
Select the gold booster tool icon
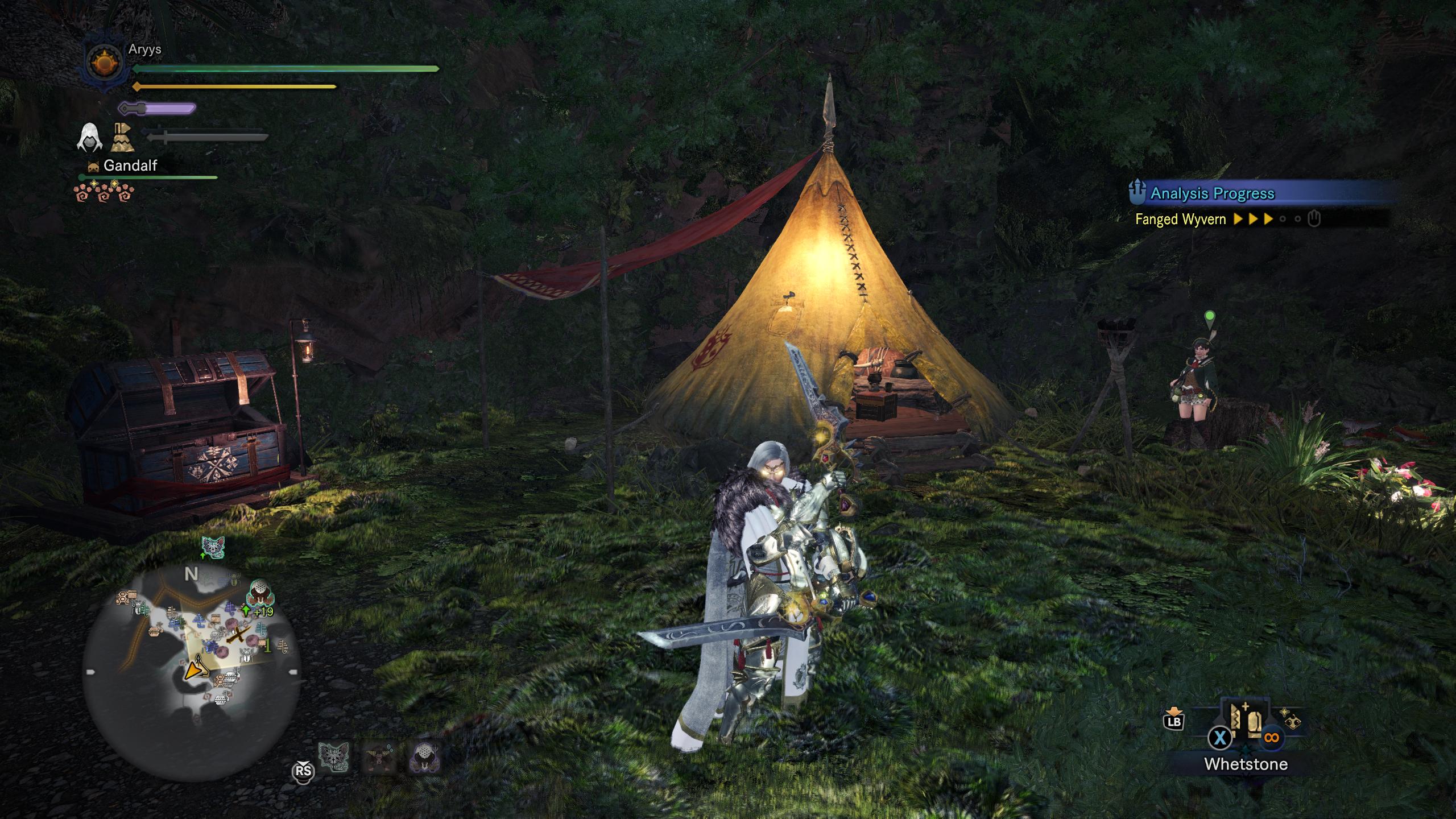(122, 138)
